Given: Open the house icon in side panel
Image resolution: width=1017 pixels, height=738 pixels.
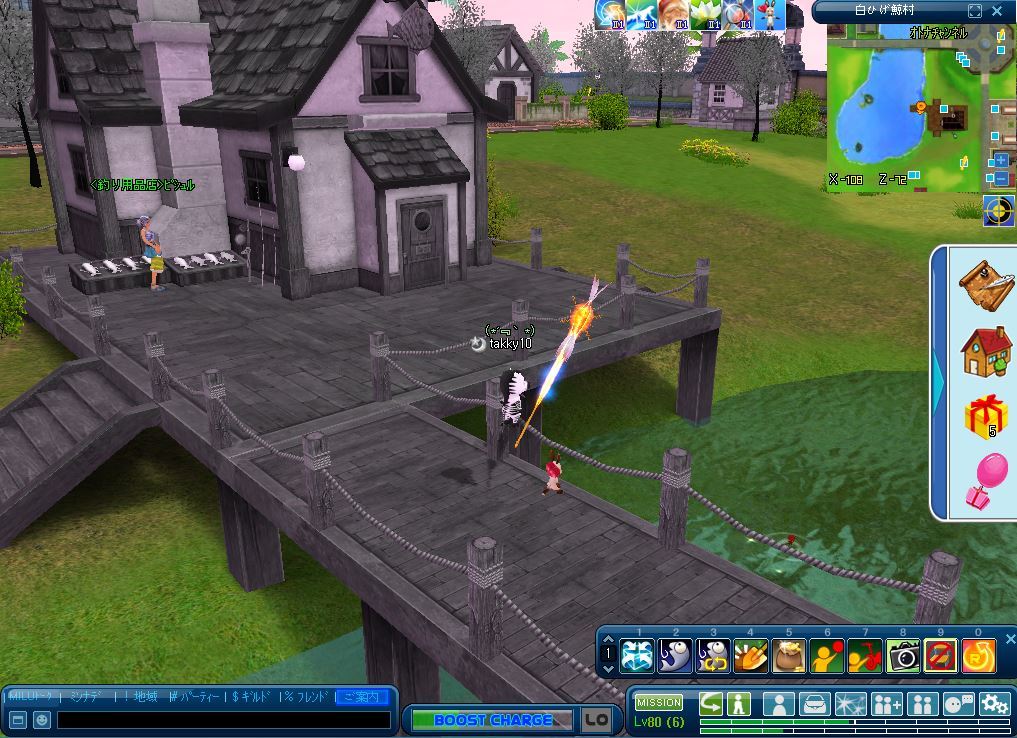Looking at the screenshot, I should [x=985, y=351].
